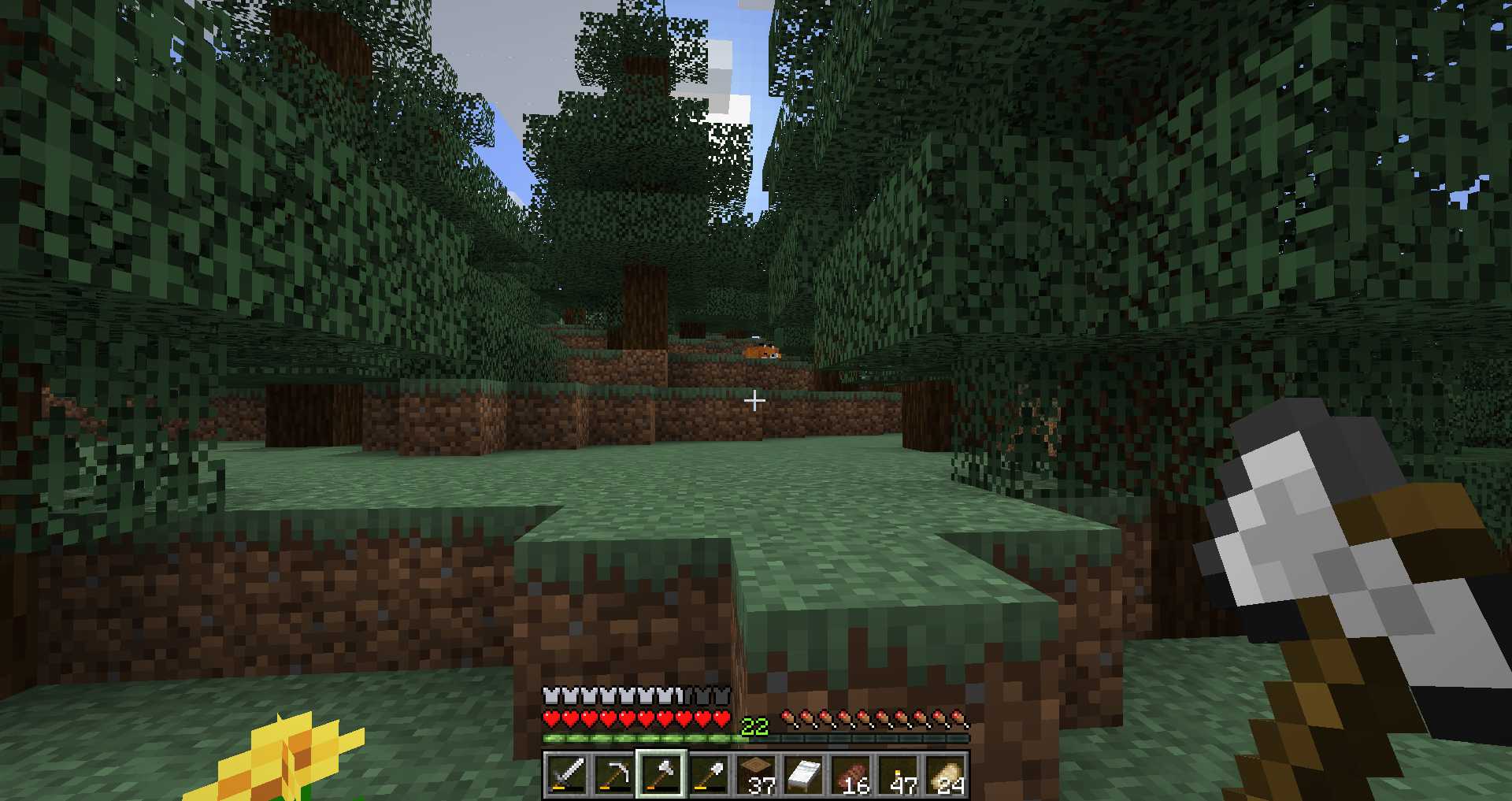
Task: Pick the white bed hotbar slot
Action: click(804, 774)
